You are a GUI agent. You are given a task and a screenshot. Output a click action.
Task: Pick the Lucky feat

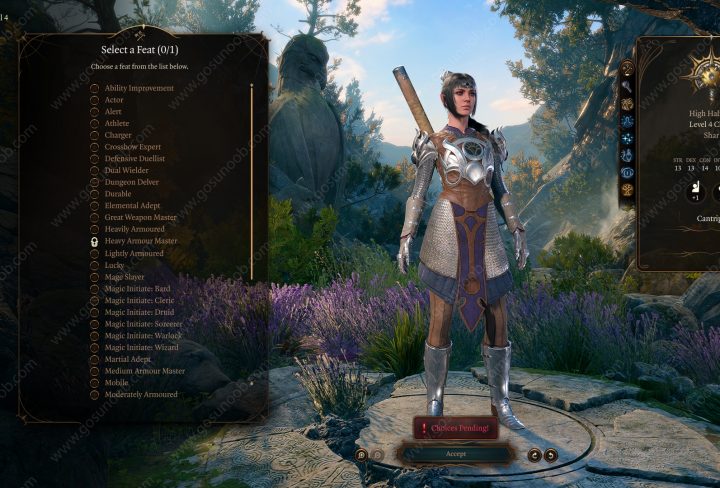pyautogui.click(x=115, y=265)
